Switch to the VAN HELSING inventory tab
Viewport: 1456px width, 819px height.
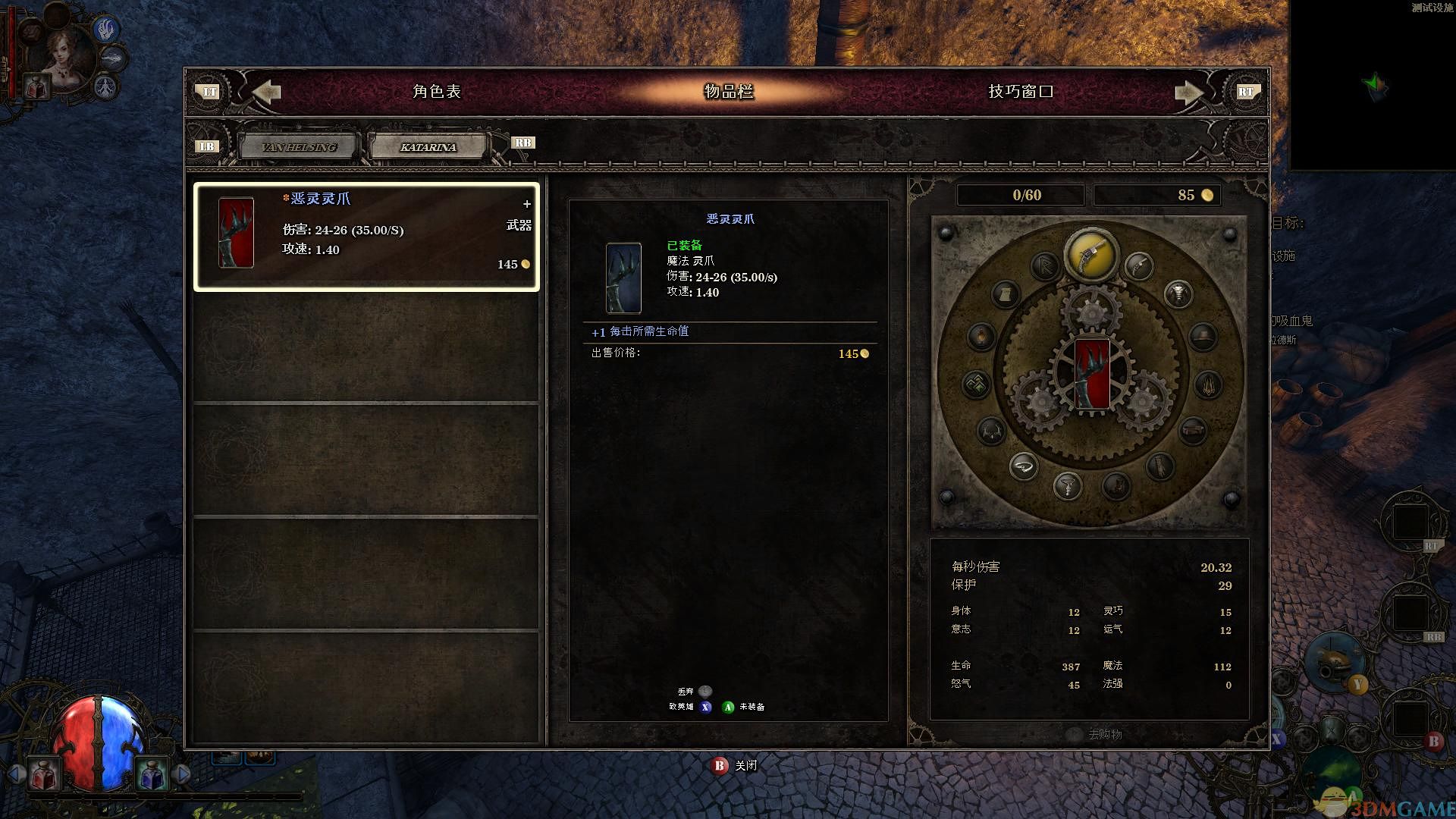click(x=299, y=147)
